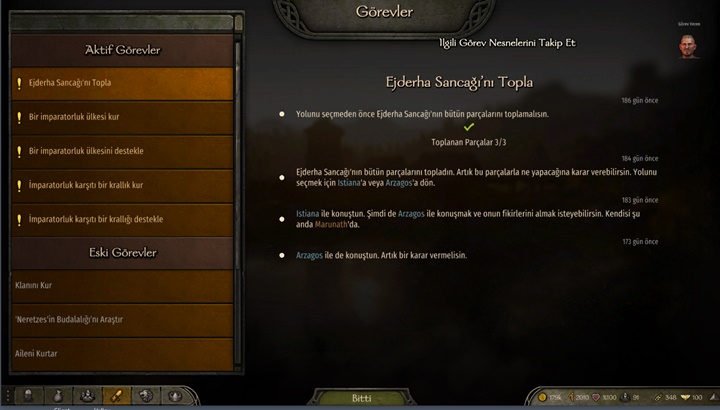Open the kingdom screen crown icon

176,396
